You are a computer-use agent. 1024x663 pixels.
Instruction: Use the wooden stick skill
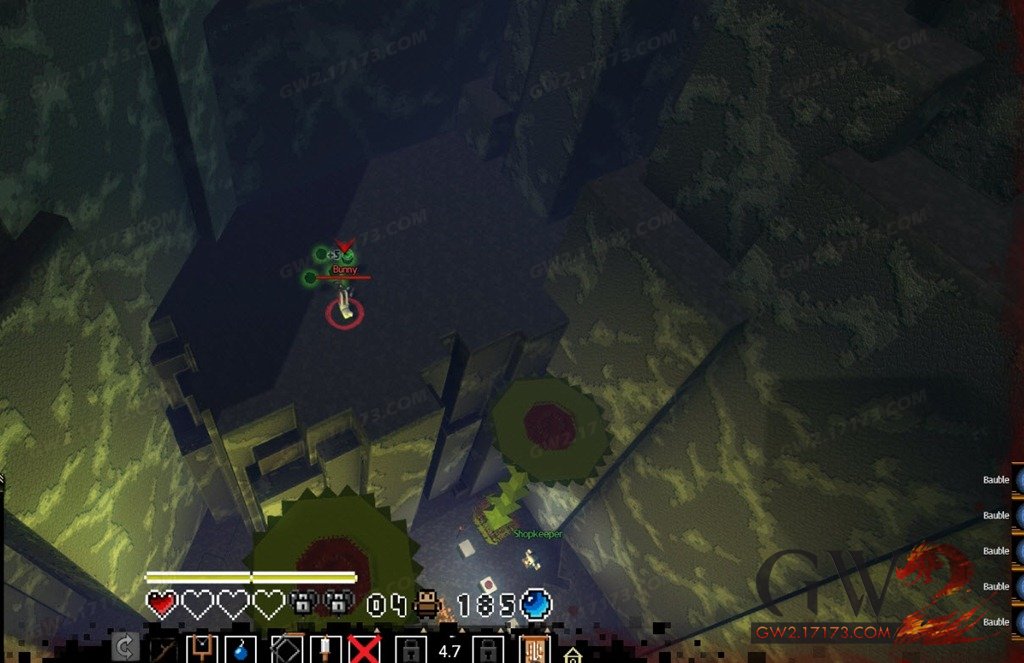pyautogui.click(x=164, y=650)
